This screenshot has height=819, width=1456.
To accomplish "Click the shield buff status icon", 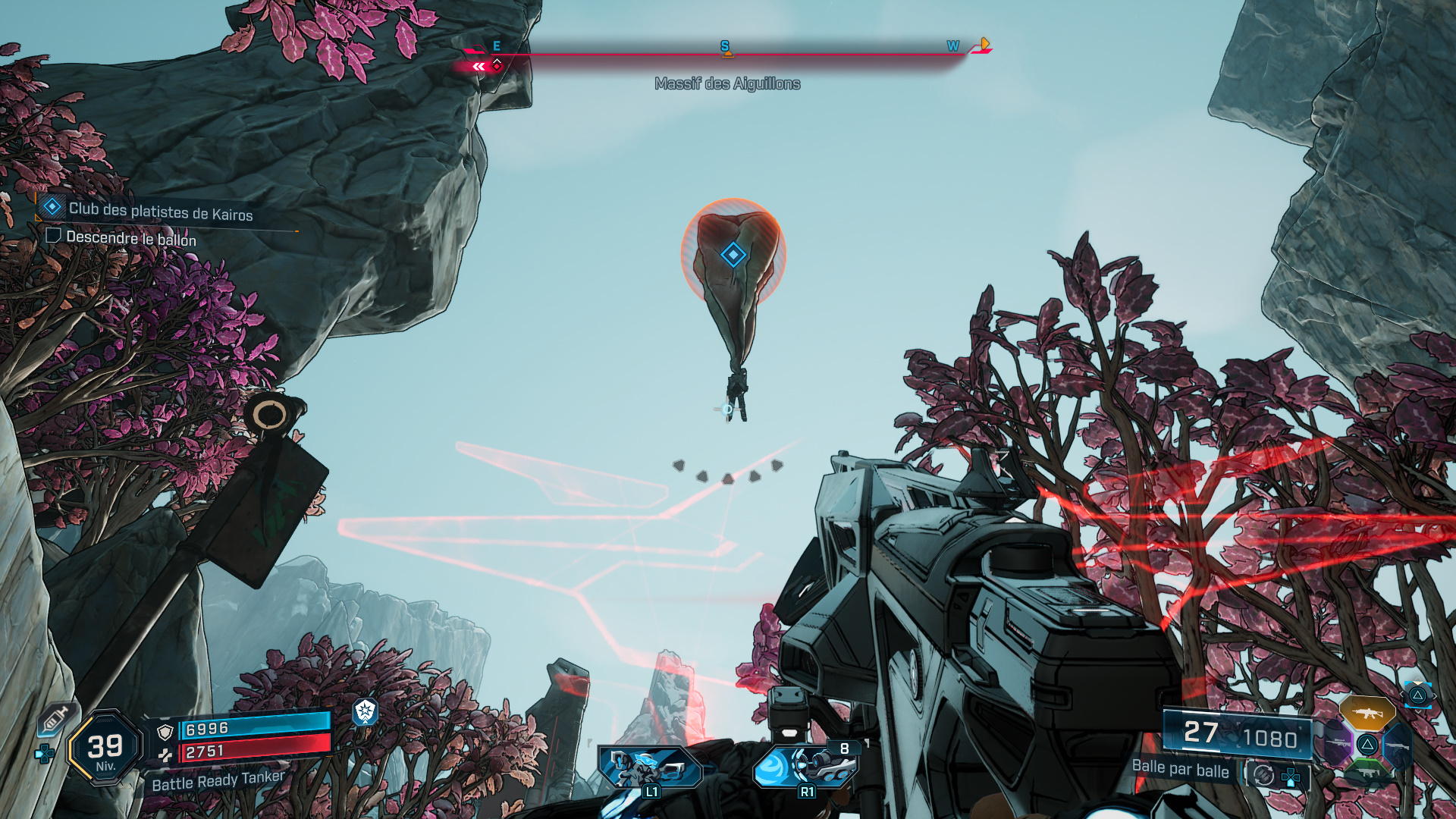I will 366,711.
